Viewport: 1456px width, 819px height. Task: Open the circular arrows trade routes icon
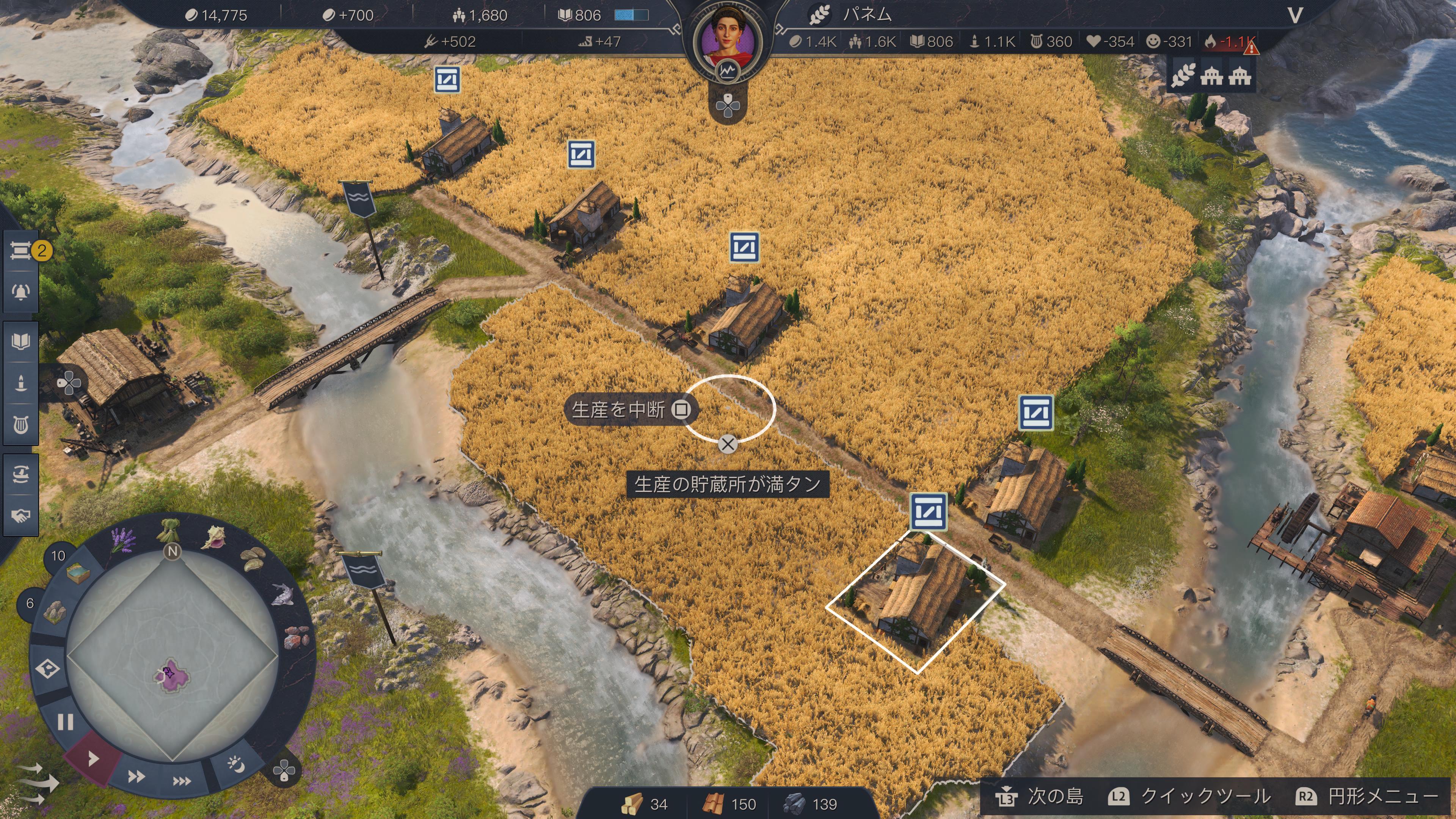[21, 474]
